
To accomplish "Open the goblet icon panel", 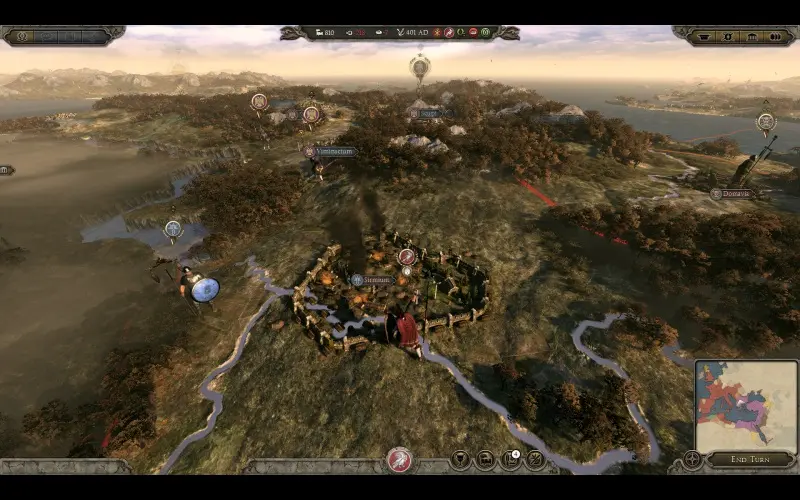I will [460, 460].
